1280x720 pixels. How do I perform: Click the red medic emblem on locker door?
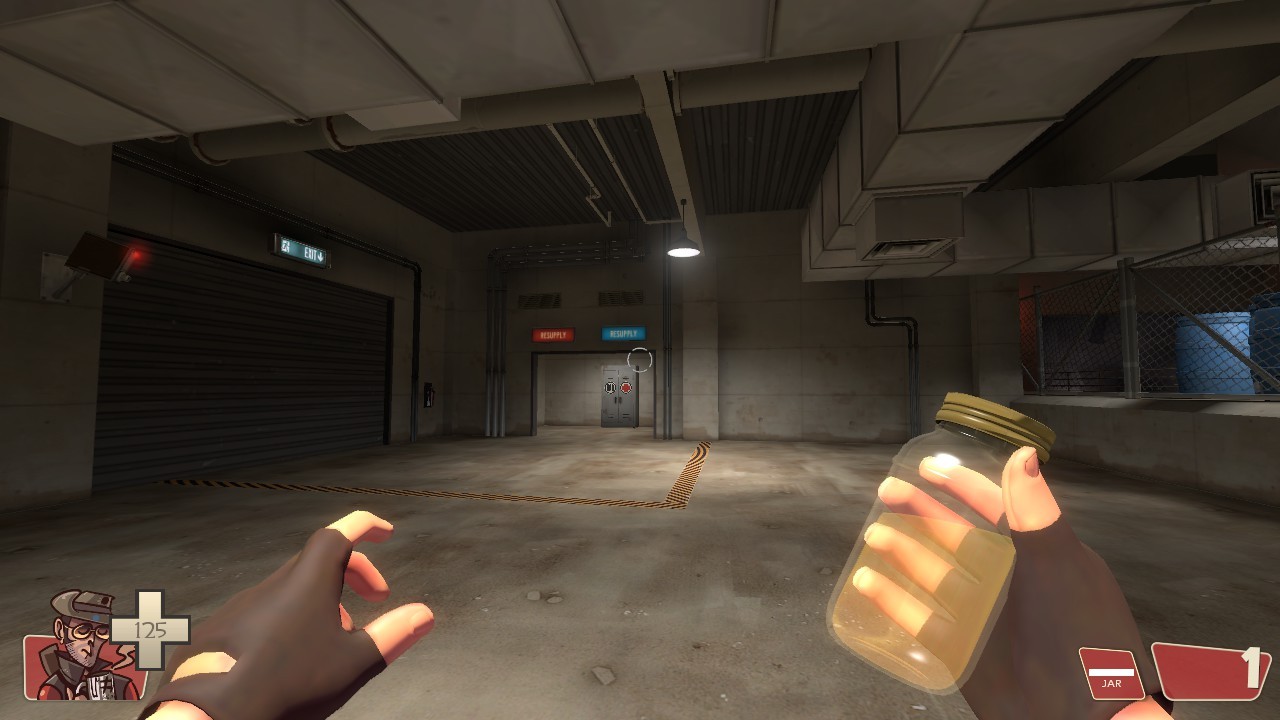click(626, 388)
